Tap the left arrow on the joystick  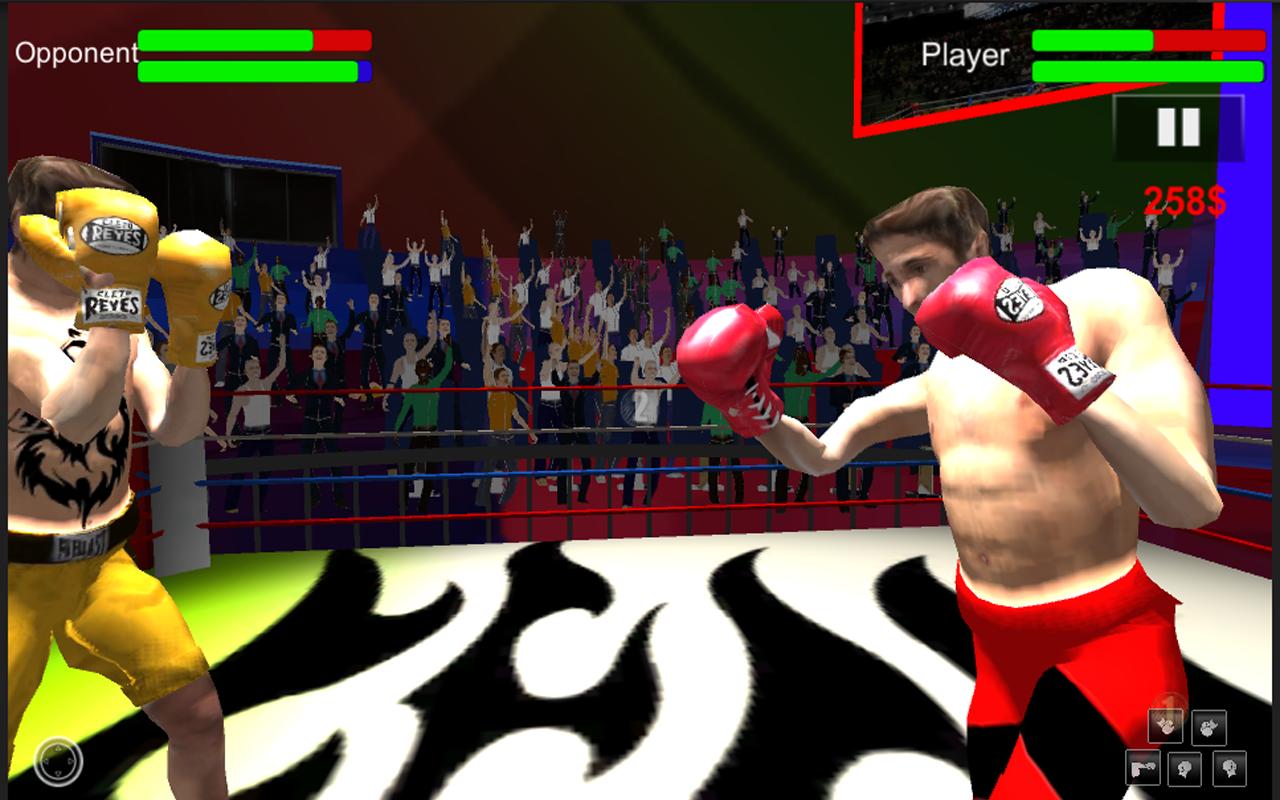tap(47, 761)
